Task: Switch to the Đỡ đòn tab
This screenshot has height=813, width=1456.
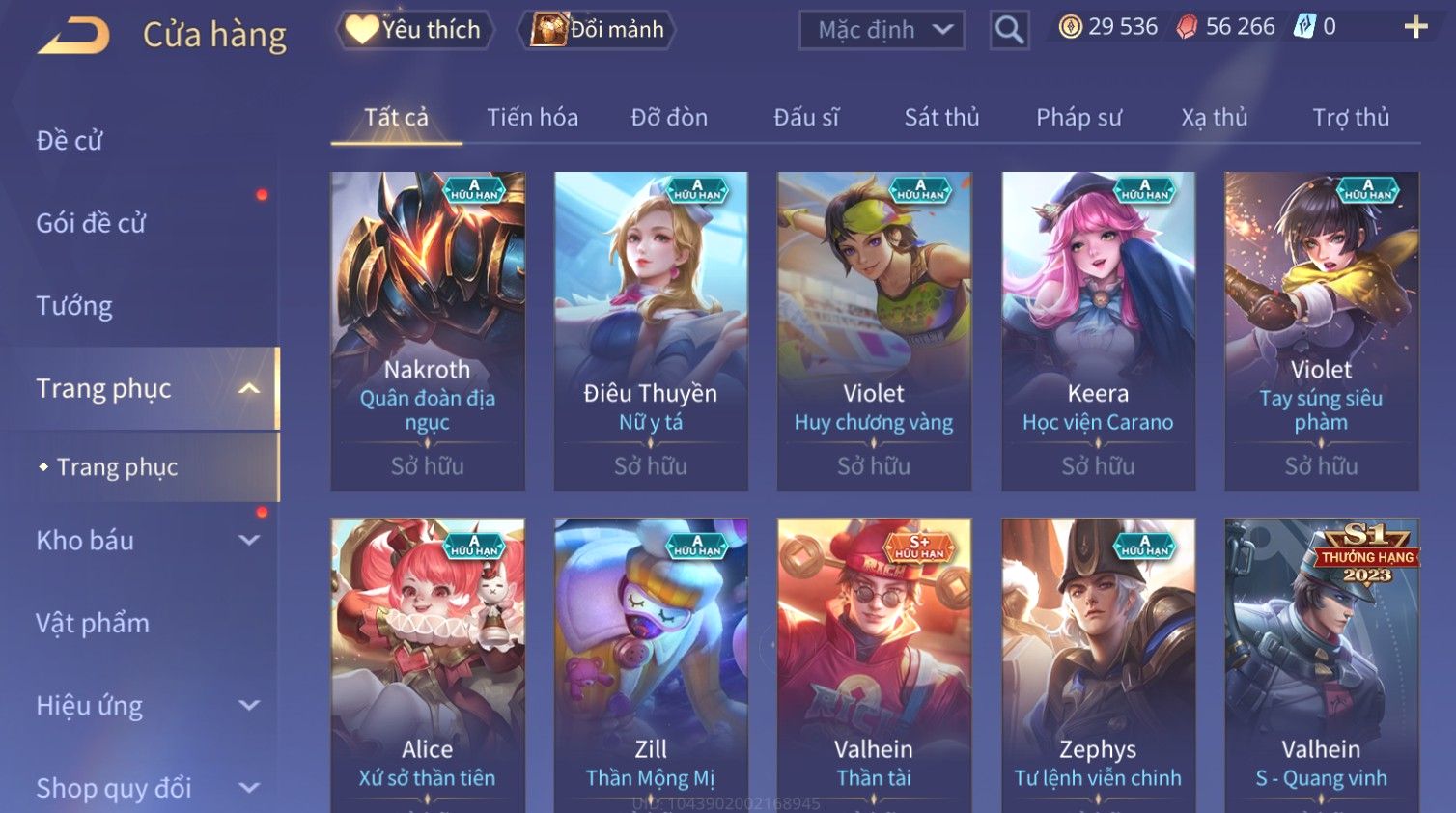Action: 669,118
